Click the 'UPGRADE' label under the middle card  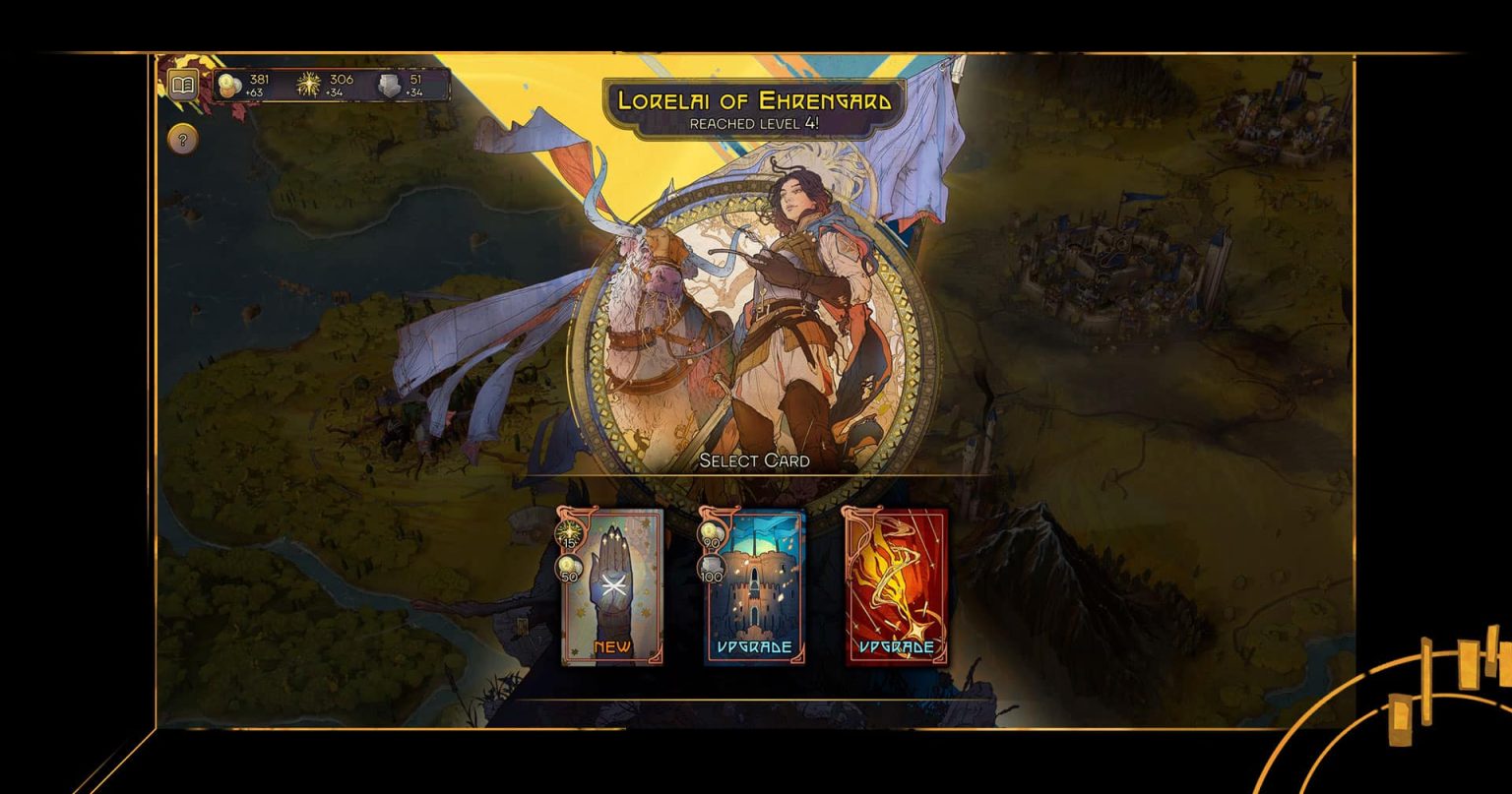pos(753,647)
